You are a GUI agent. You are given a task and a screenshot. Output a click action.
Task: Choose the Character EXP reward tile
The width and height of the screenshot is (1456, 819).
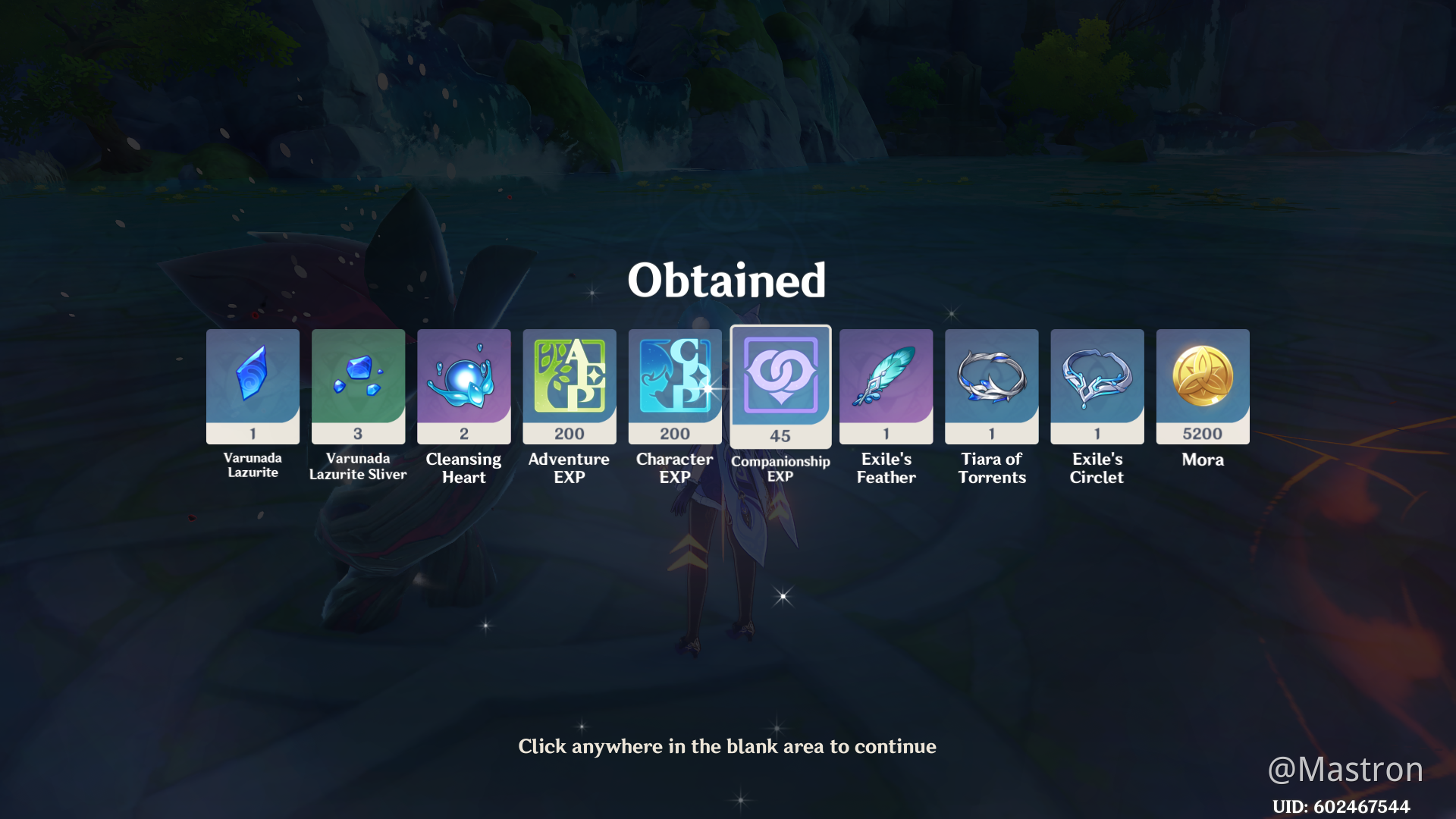[674, 385]
